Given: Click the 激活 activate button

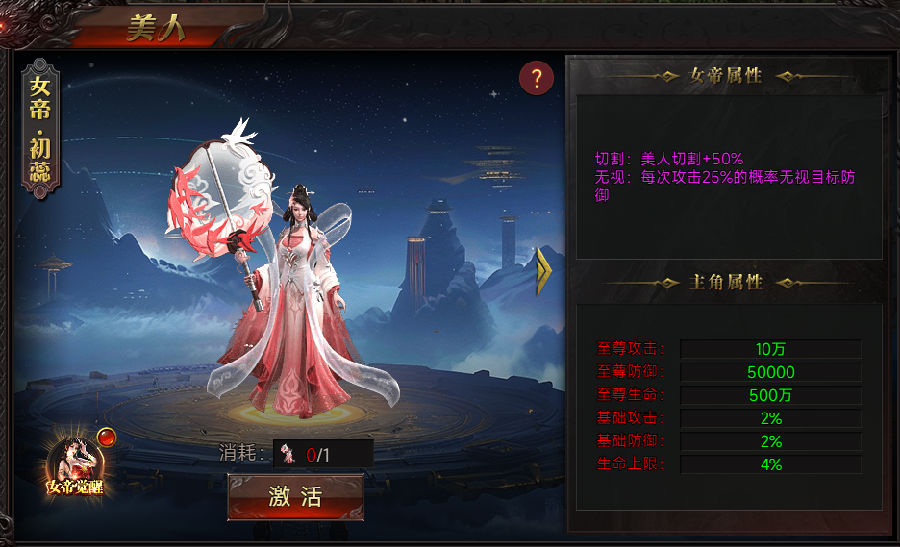Looking at the screenshot, I should pyautogui.click(x=295, y=497).
